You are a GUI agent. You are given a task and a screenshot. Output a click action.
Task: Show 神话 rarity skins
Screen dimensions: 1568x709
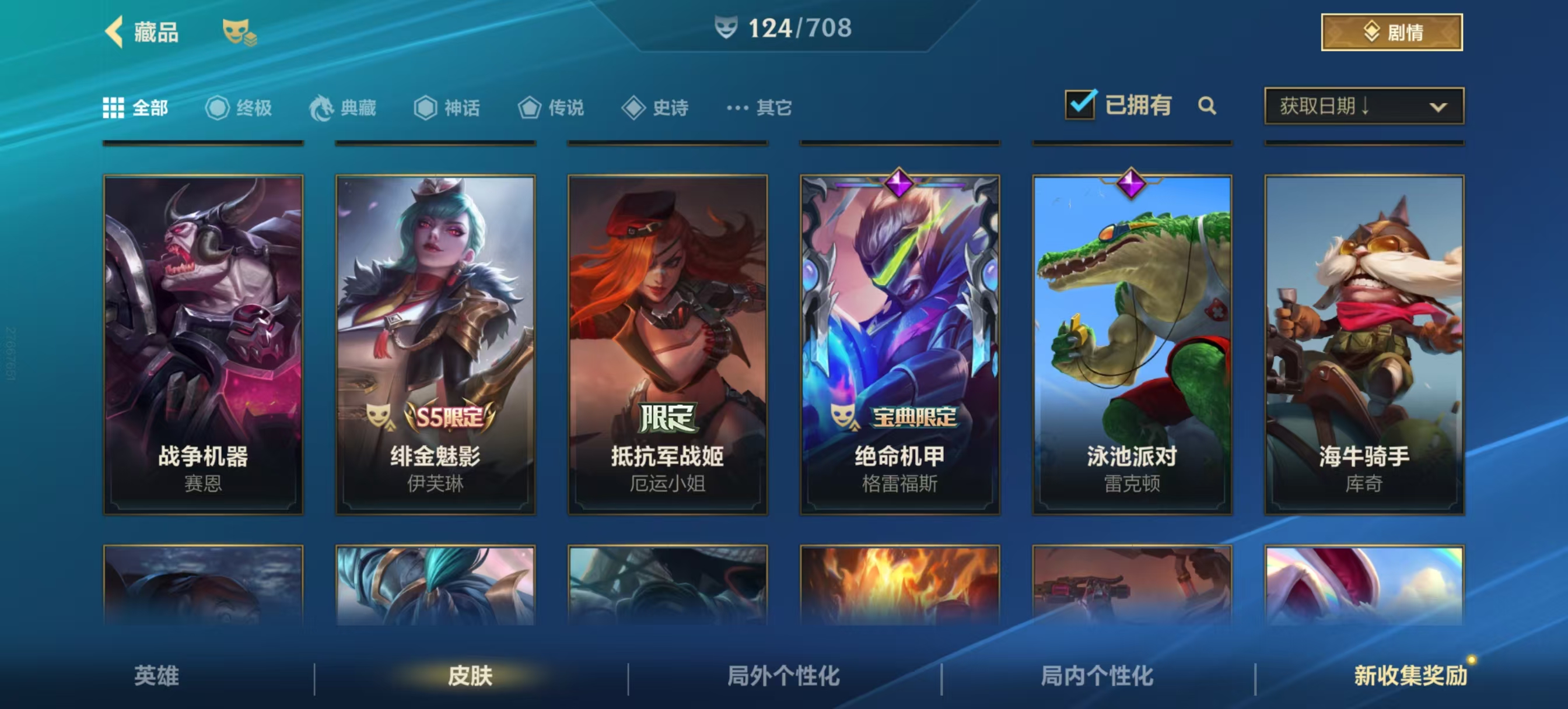[447, 108]
